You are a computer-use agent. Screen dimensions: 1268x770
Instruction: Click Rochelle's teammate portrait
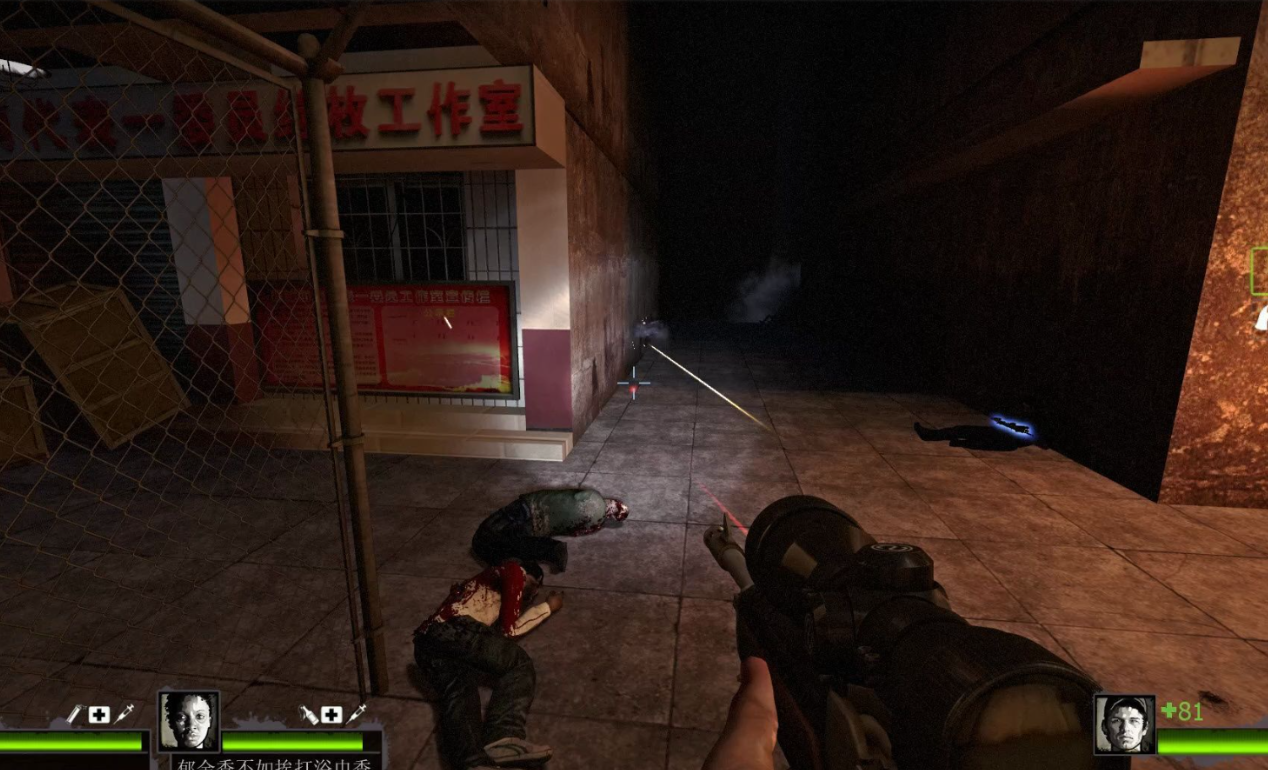189,720
